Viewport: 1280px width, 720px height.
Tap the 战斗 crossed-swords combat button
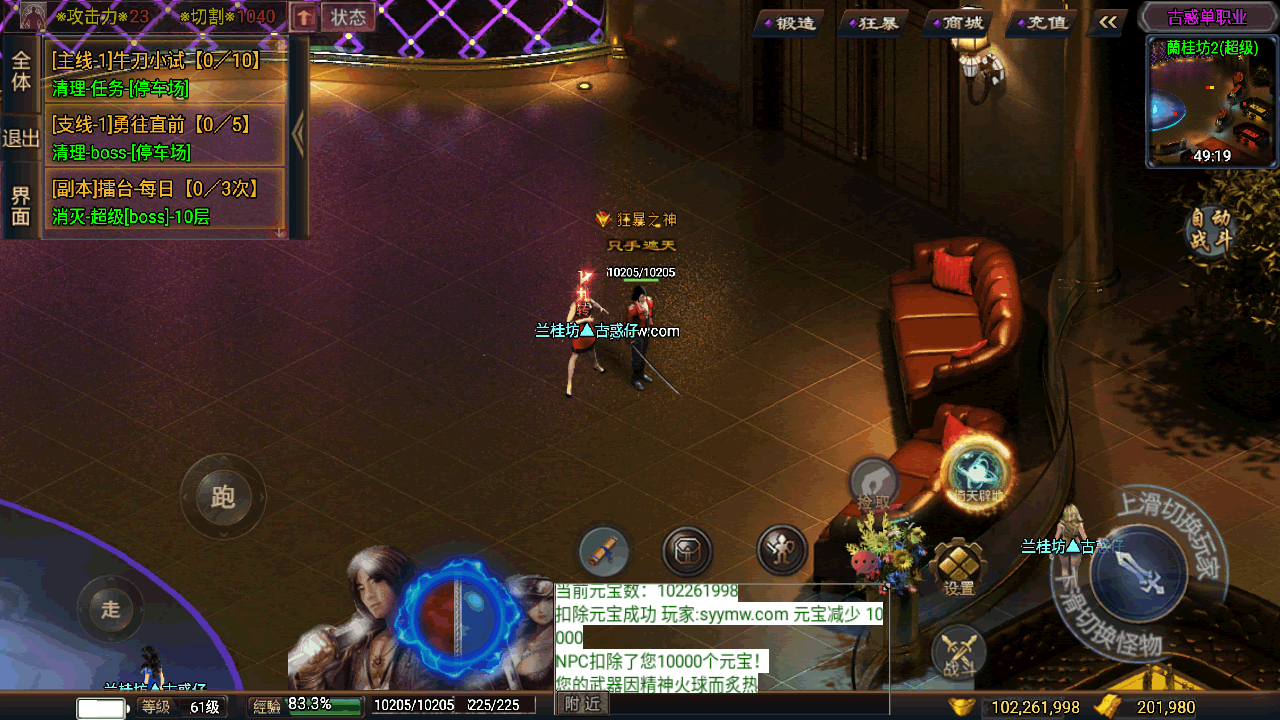tap(959, 652)
